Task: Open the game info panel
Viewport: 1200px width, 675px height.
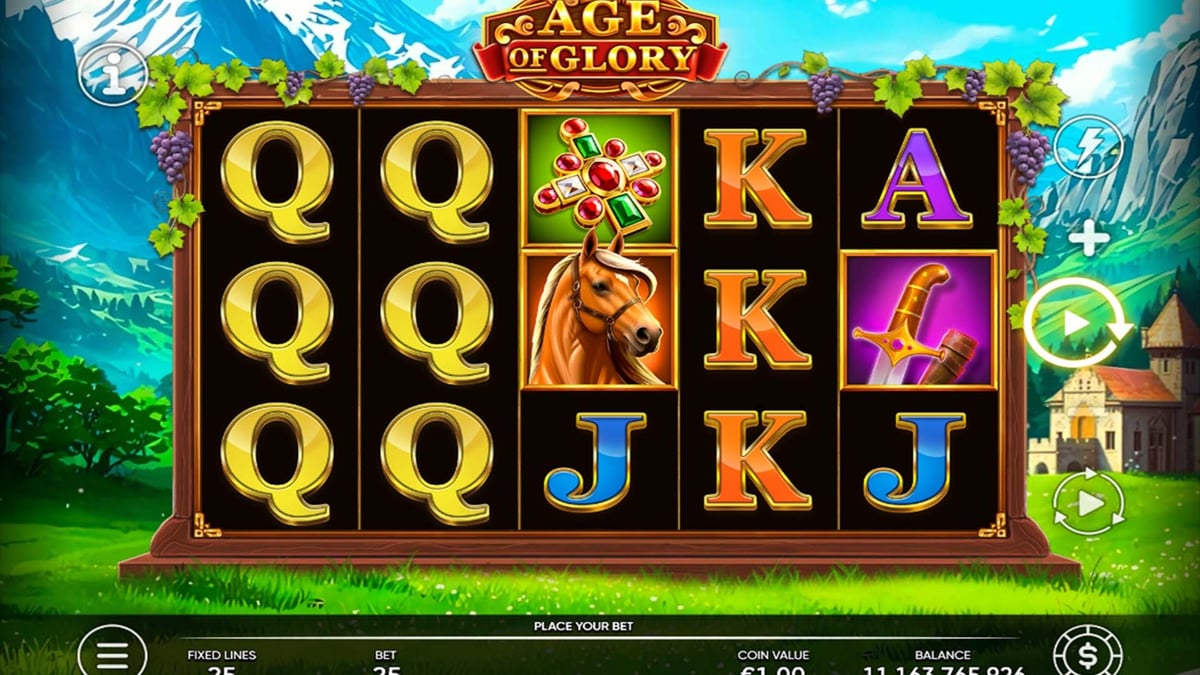Action: coord(113,74)
